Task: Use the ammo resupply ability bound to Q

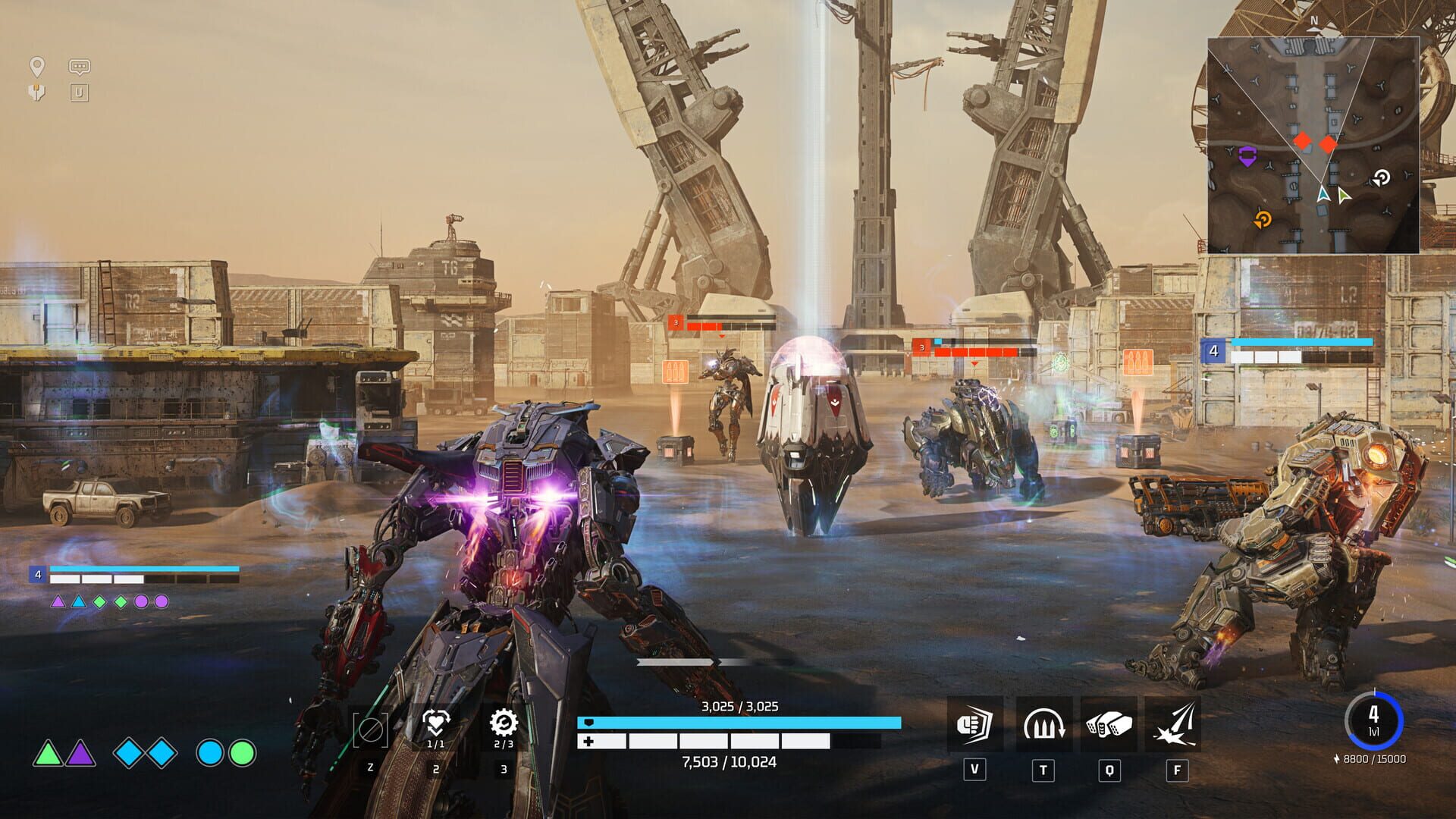Action: point(1108,726)
